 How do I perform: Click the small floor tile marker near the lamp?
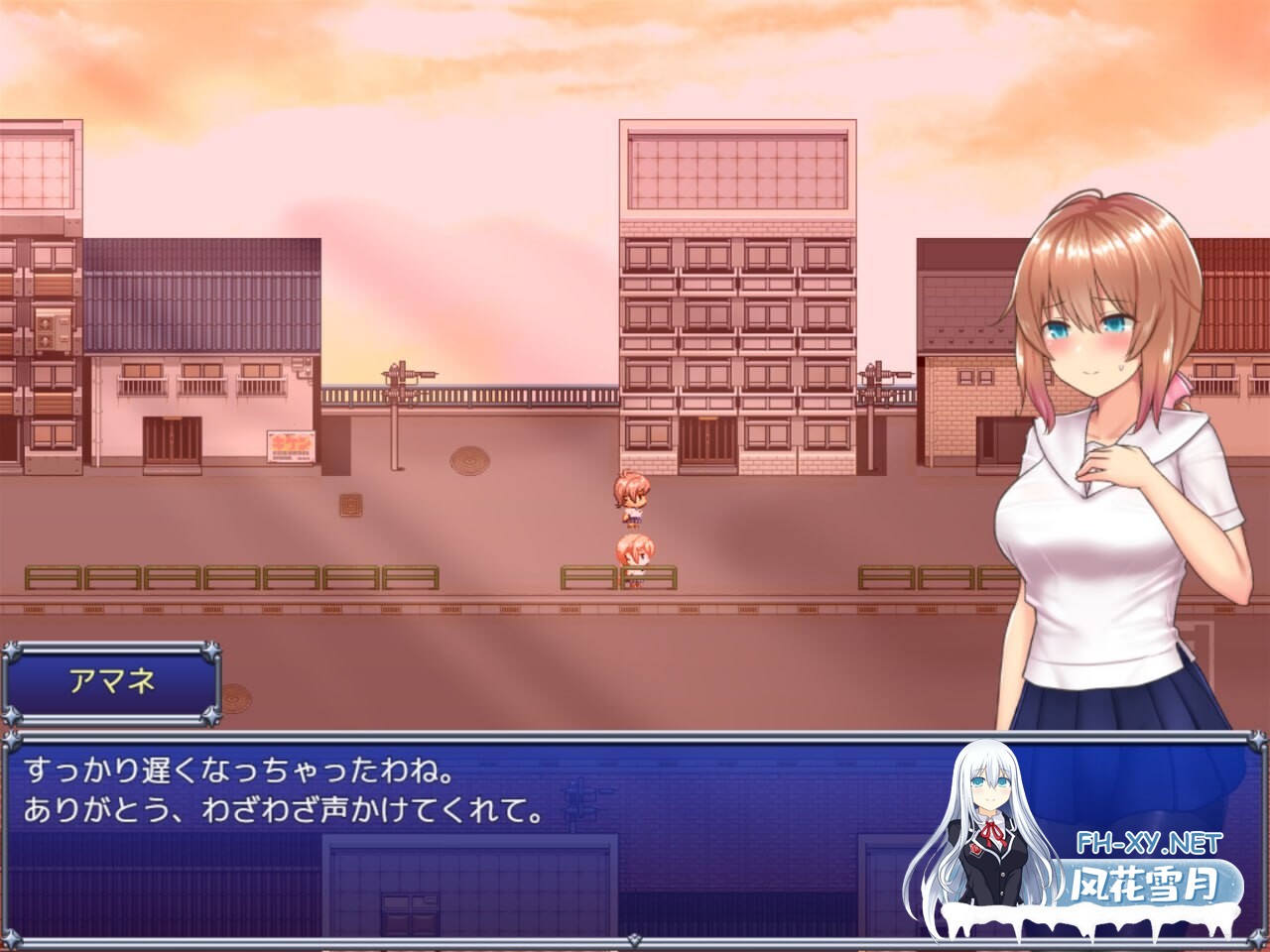tap(354, 508)
